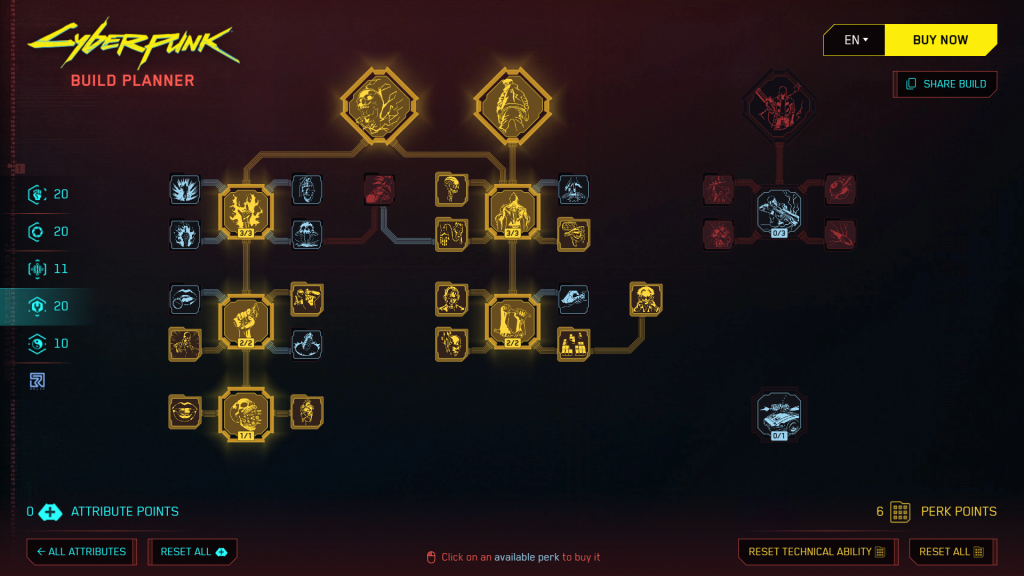Reset Technical Ability perks
Screen dimensions: 1024x576
click(816, 551)
